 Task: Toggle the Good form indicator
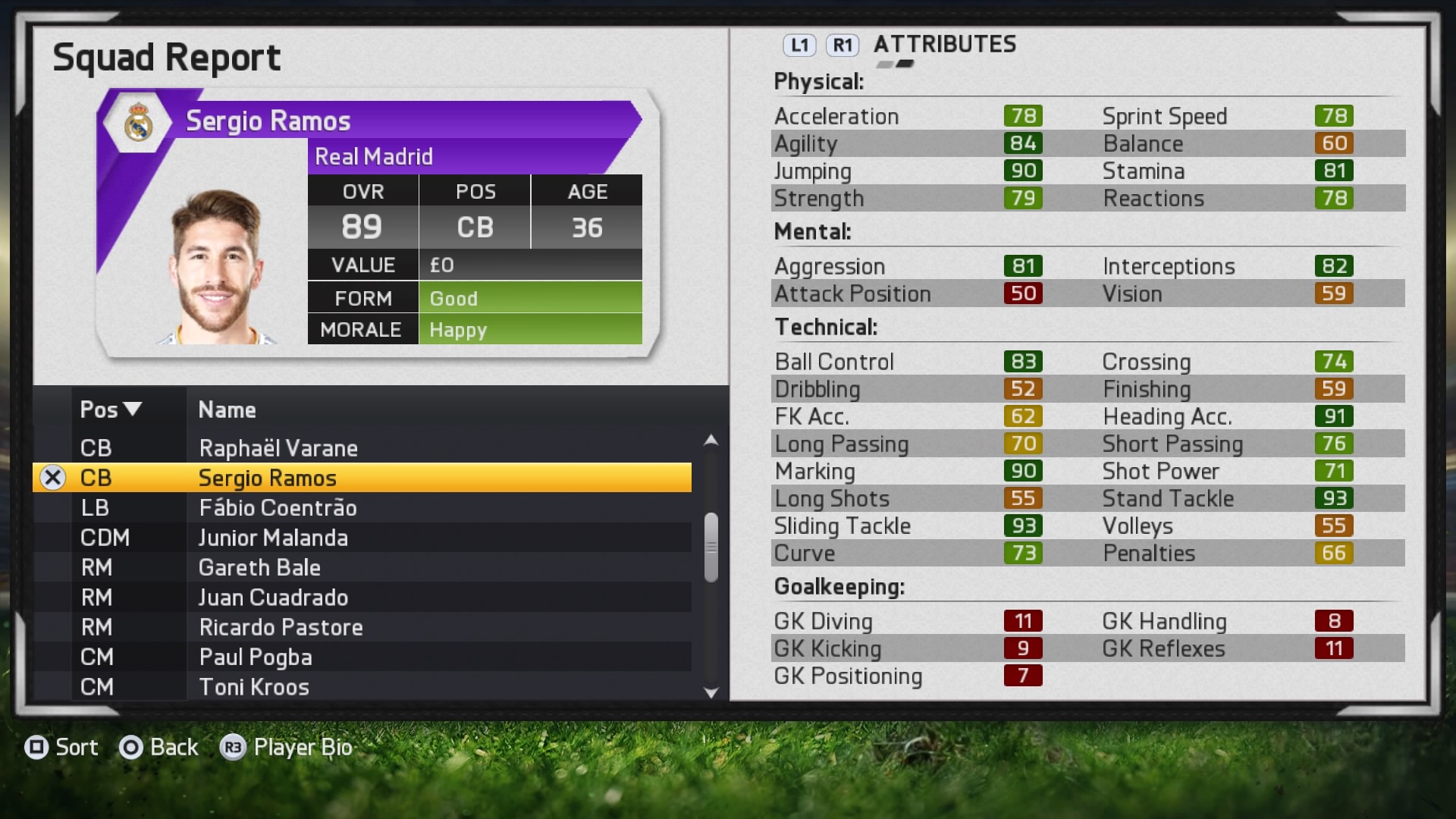tap(531, 297)
